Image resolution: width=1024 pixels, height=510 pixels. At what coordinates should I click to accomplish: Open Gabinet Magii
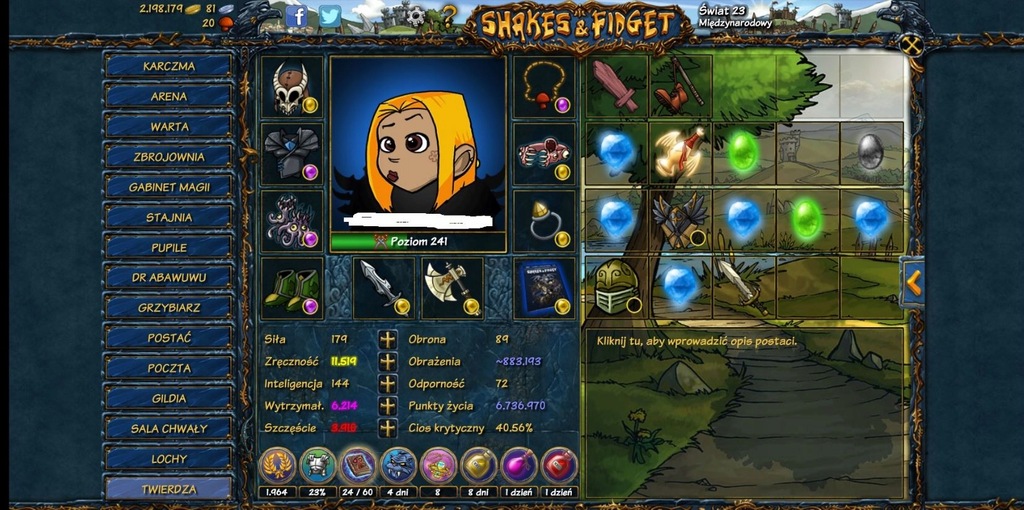pyautogui.click(x=169, y=187)
